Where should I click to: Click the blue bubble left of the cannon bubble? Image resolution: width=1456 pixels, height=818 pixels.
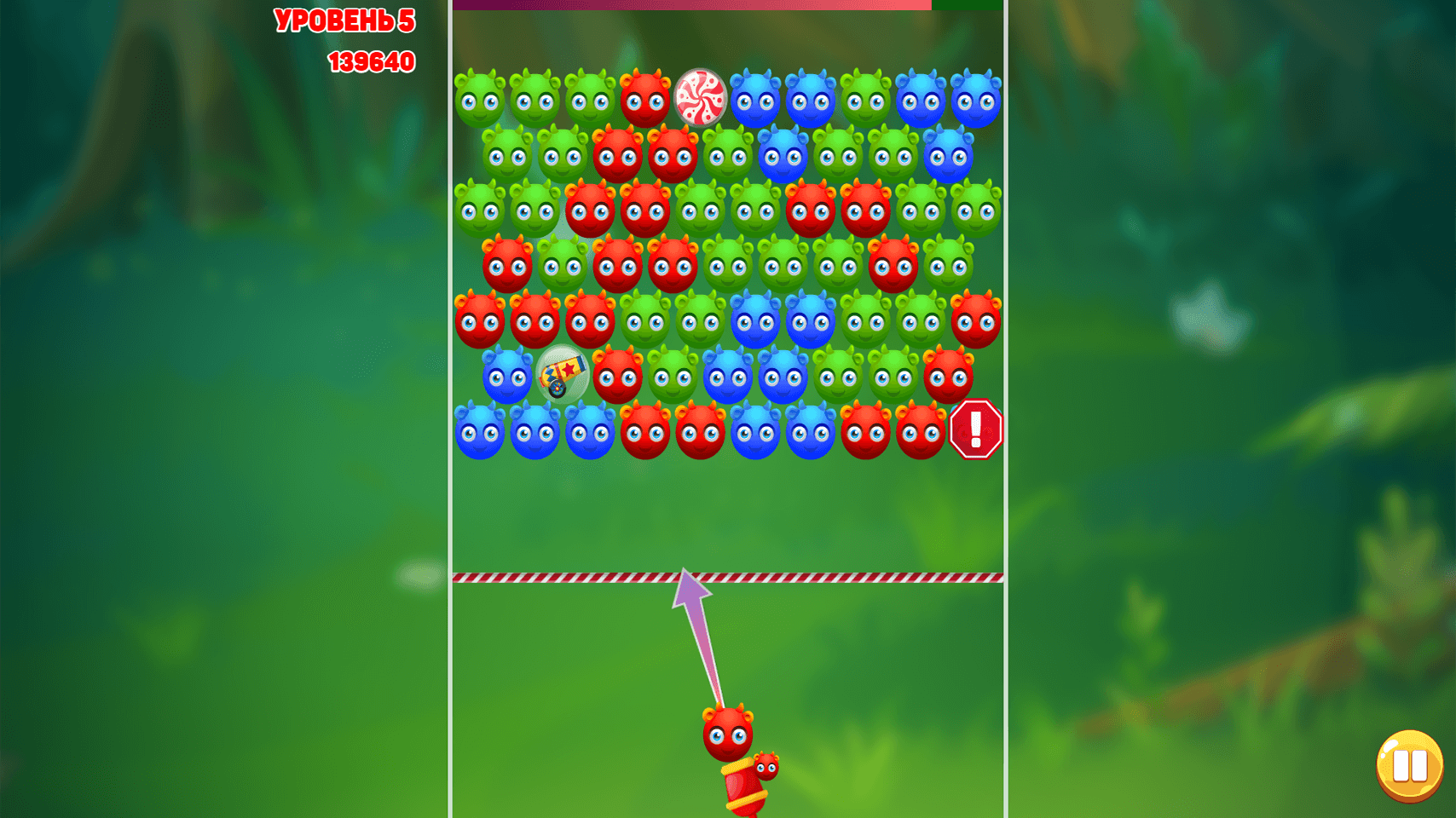click(506, 375)
